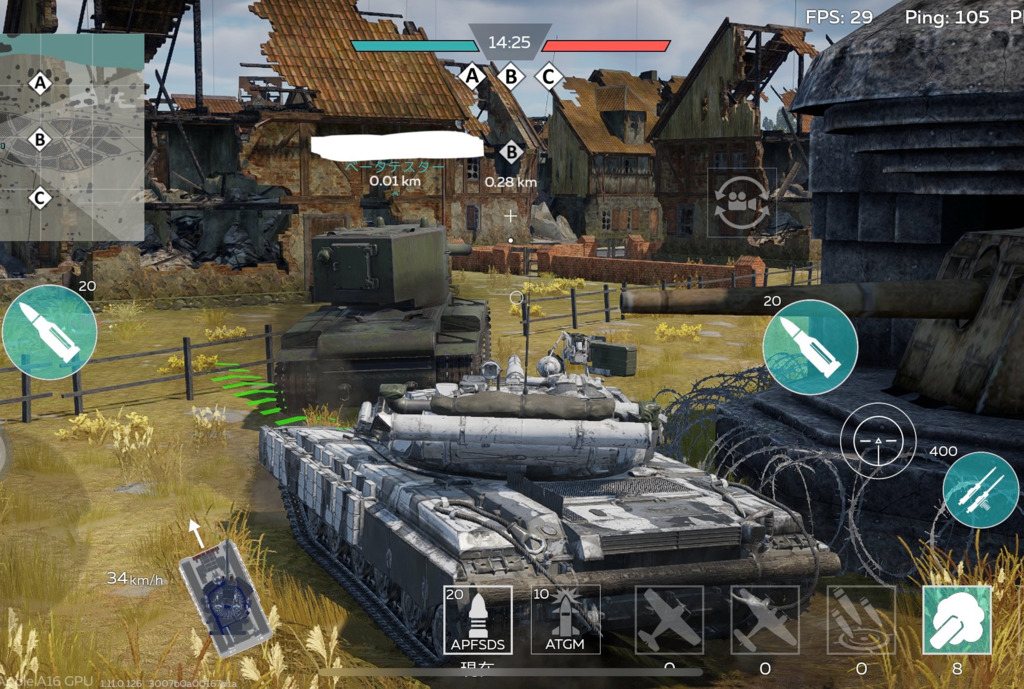Switch to the ATGM missile slot
This screenshot has width=1024, height=689.
tap(566, 620)
